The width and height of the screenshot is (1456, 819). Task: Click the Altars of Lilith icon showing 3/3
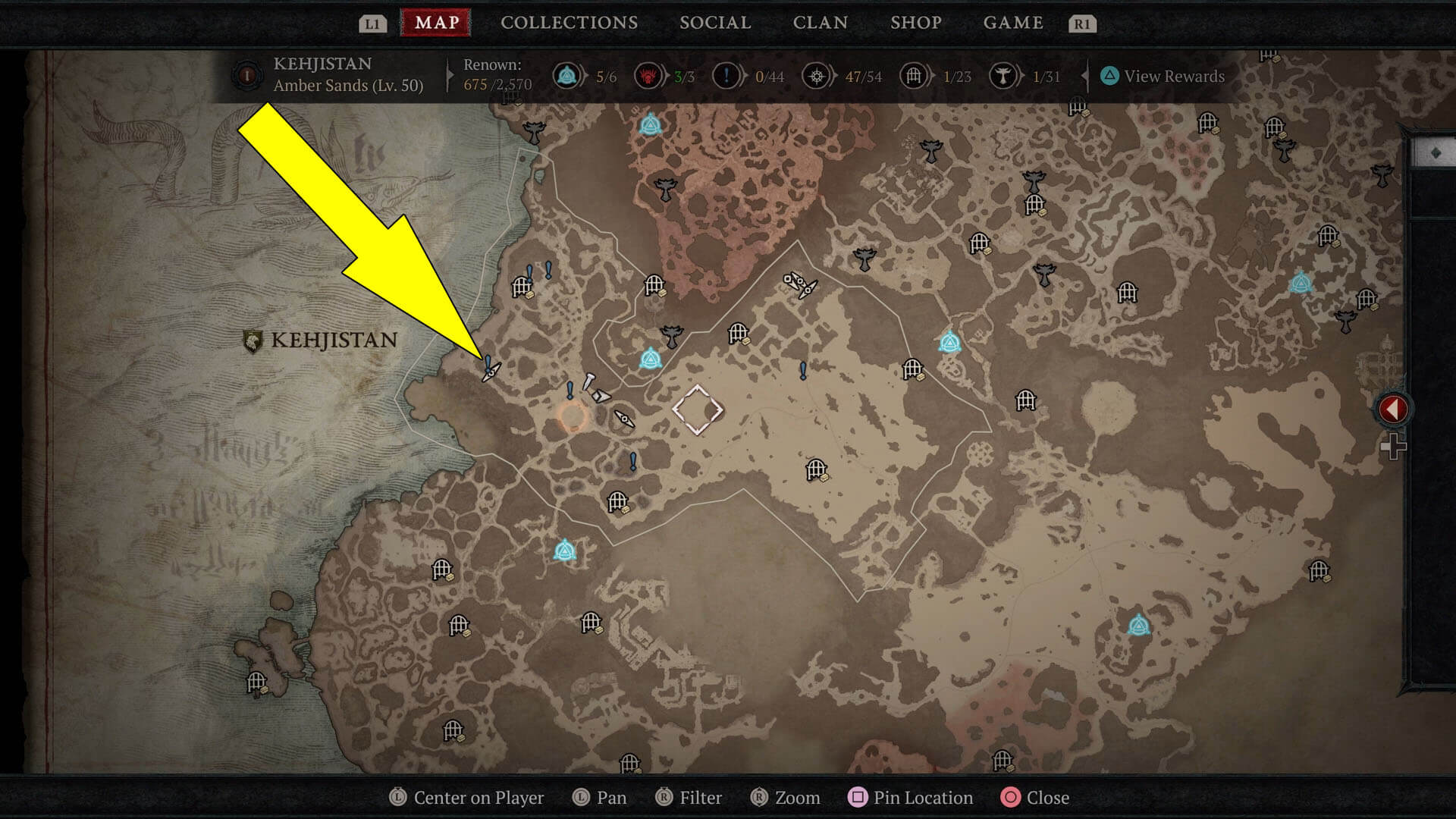coord(648,76)
